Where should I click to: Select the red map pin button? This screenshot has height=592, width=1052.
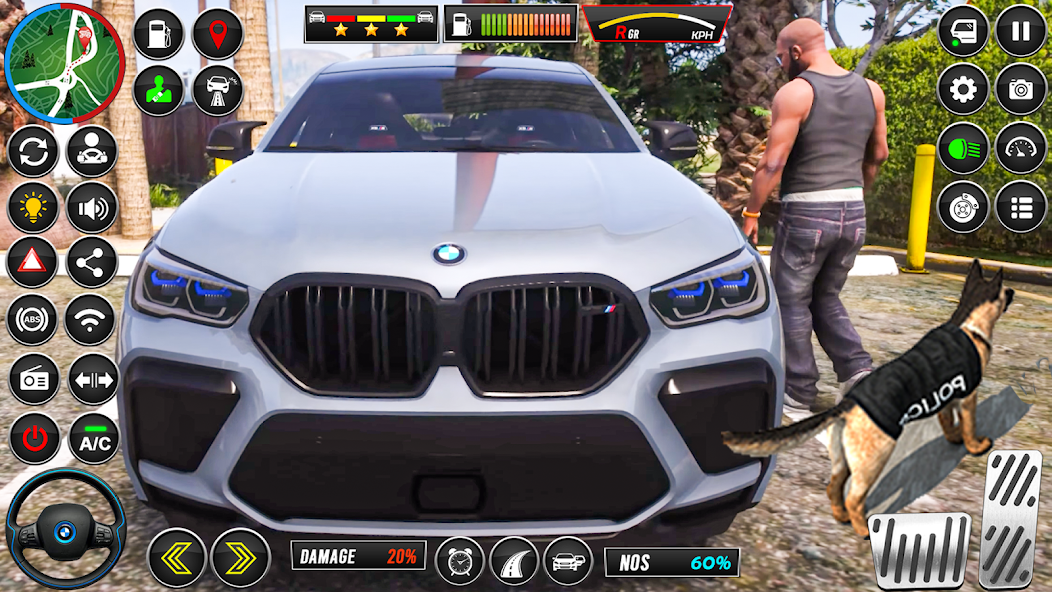tap(218, 34)
